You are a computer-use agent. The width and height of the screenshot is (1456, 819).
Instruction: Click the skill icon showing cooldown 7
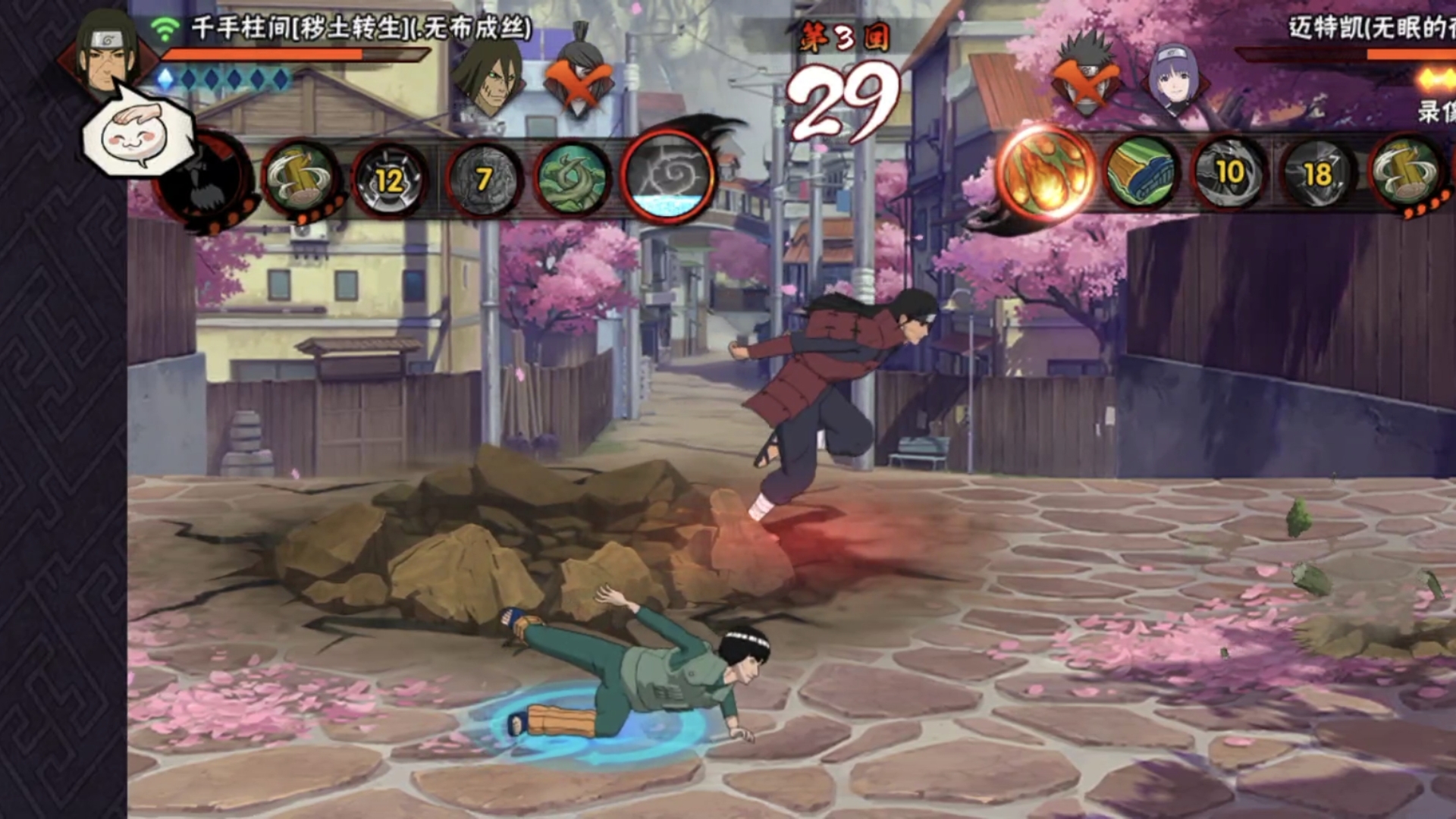pyautogui.click(x=483, y=180)
